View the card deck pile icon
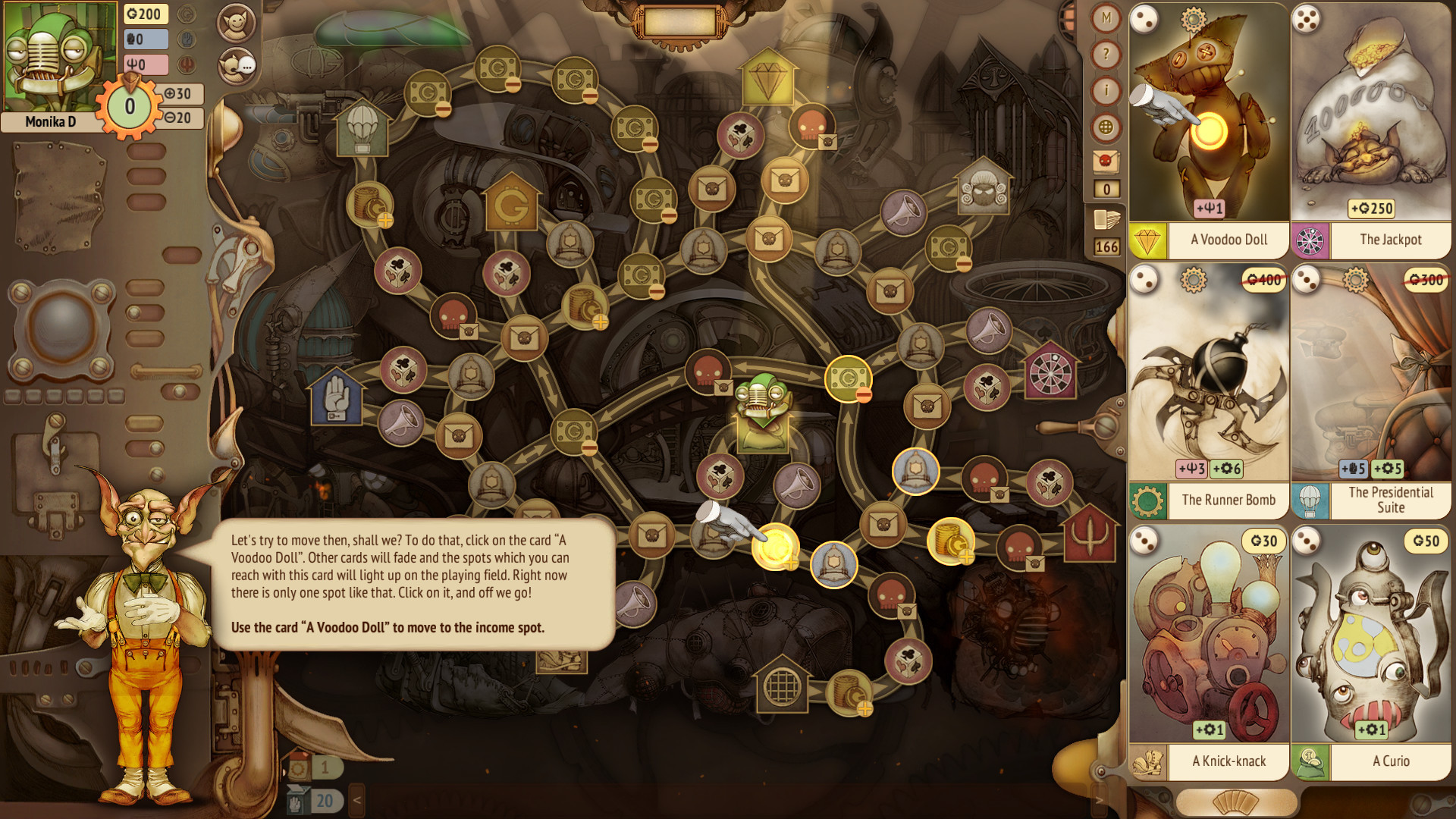1456x819 pixels. point(1106,220)
